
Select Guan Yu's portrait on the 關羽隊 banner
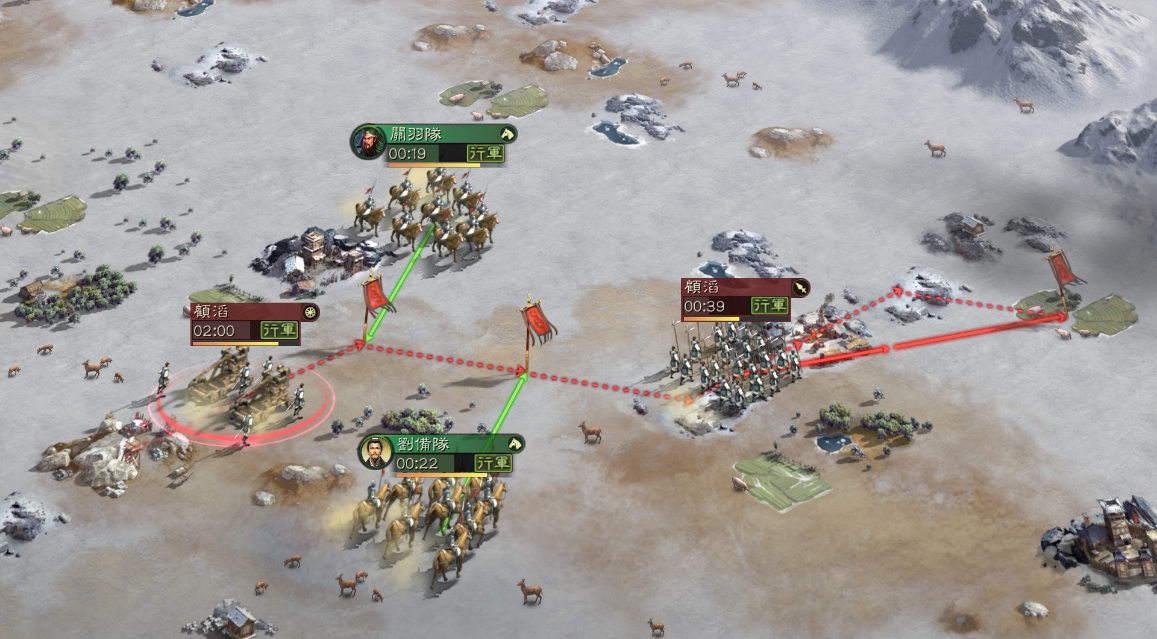click(368, 142)
